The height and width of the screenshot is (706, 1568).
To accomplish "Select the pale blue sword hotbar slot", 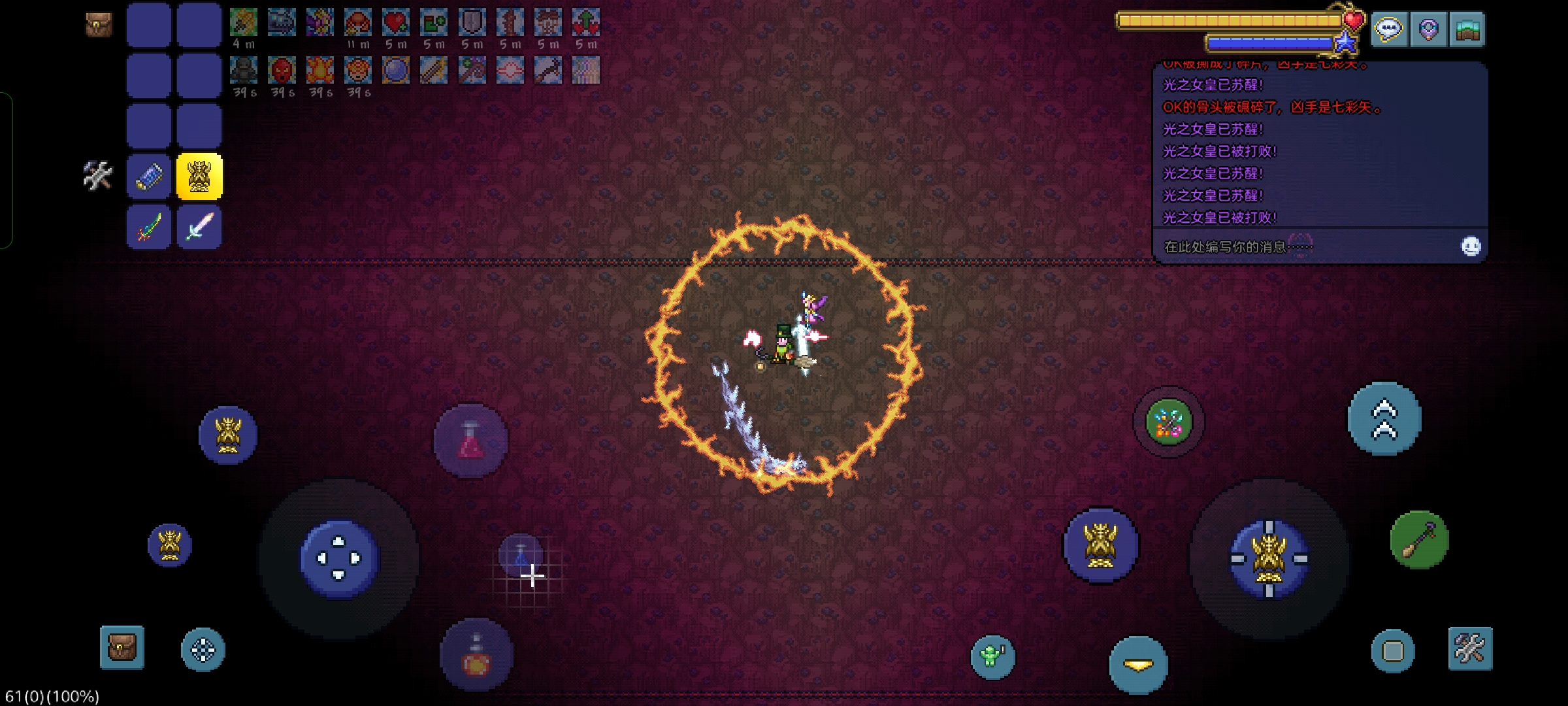I will pyautogui.click(x=199, y=227).
